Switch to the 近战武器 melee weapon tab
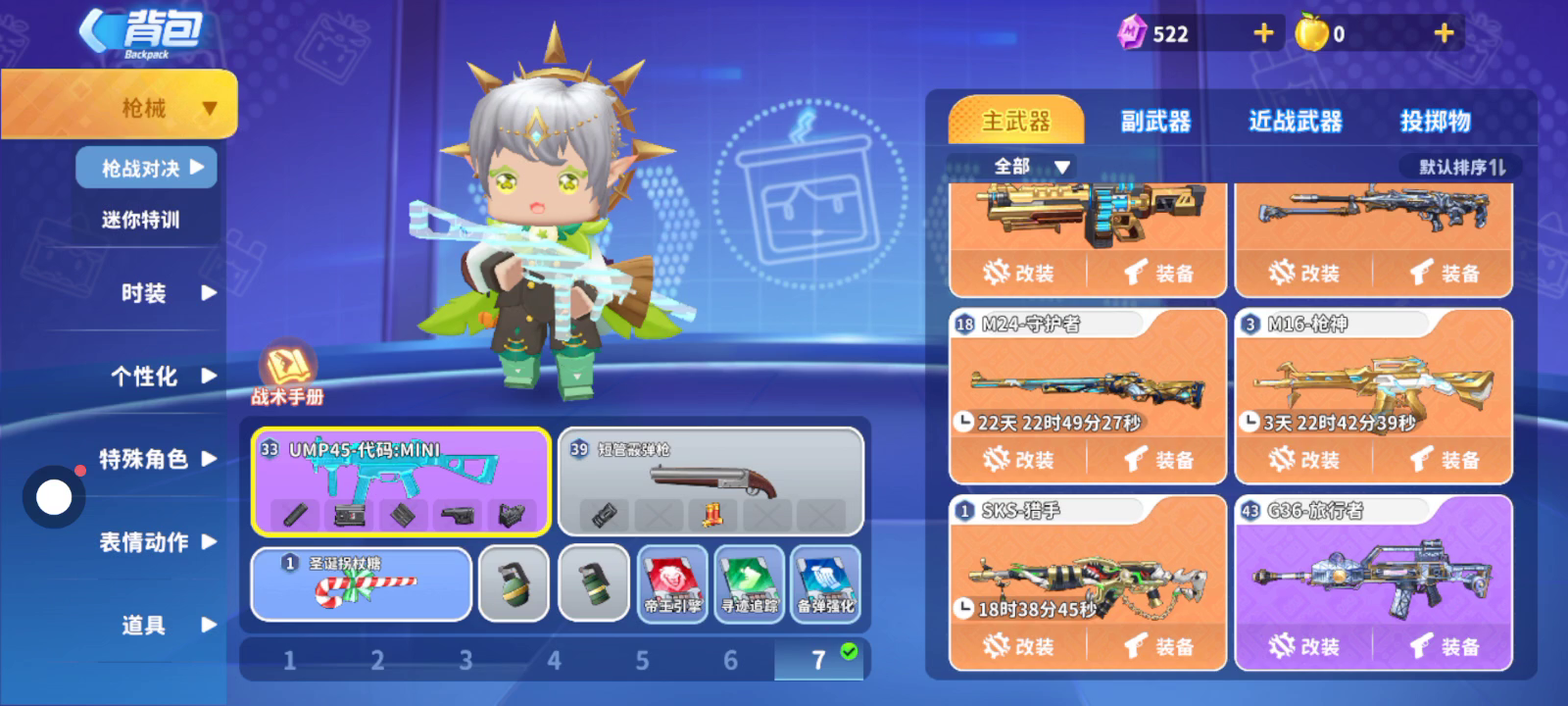Image resolution: width=1568 pixels, height=706 pixels. [1295, 122]
